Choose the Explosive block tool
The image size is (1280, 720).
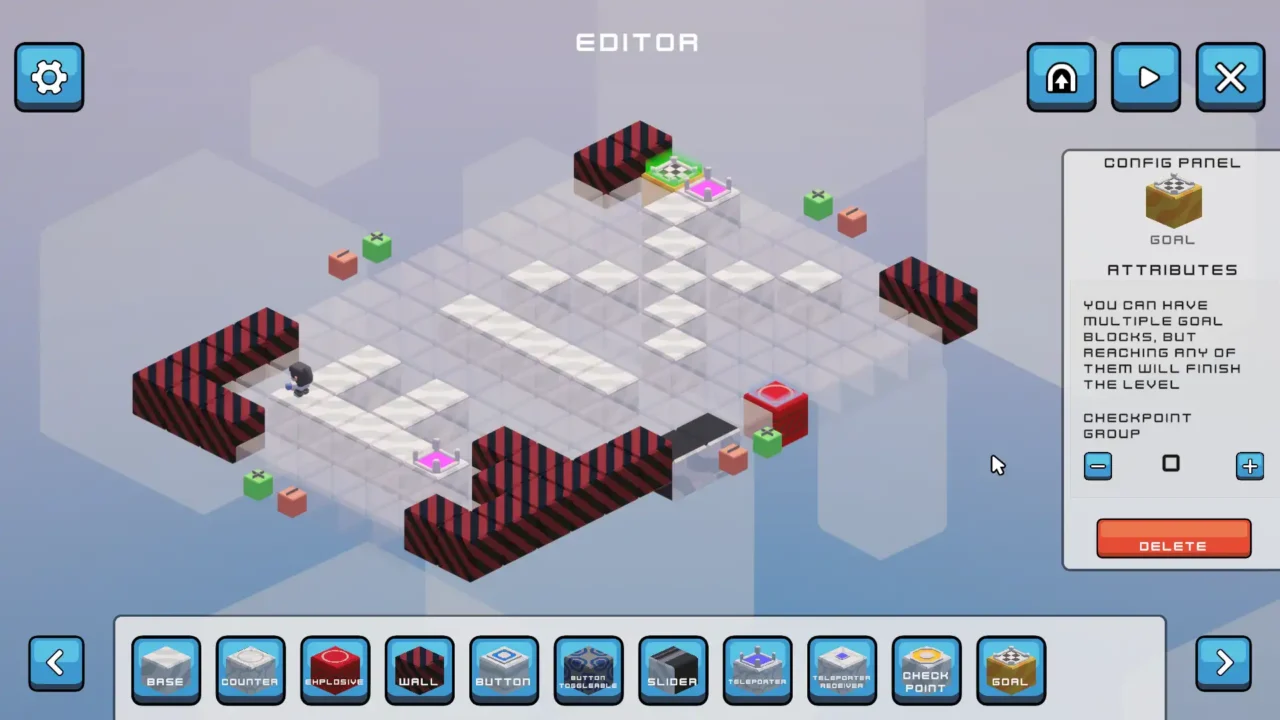click(335, 669)
